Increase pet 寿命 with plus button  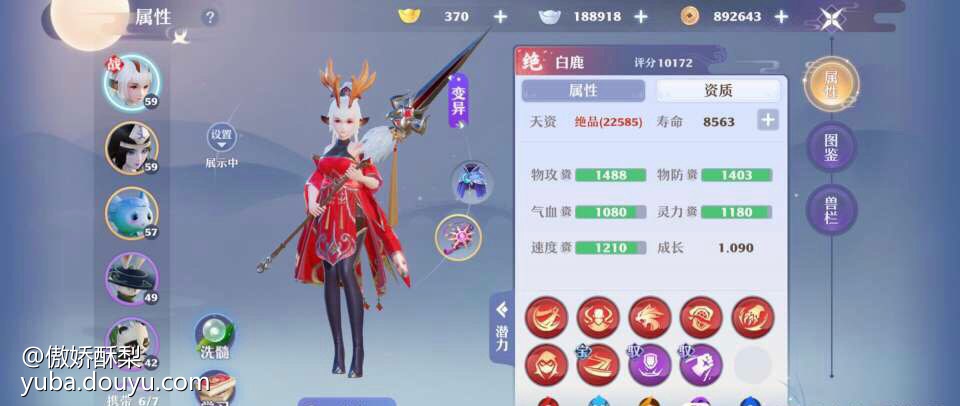767,121
